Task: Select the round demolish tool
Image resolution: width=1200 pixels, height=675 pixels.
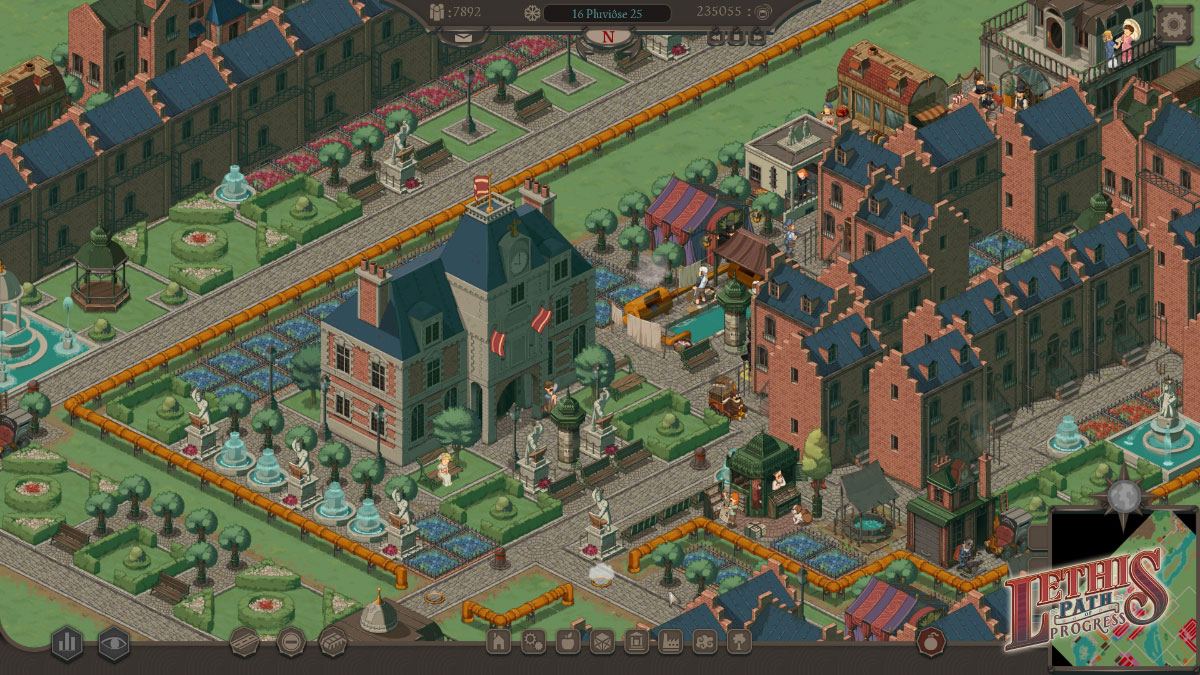Action: coord(290,641)
